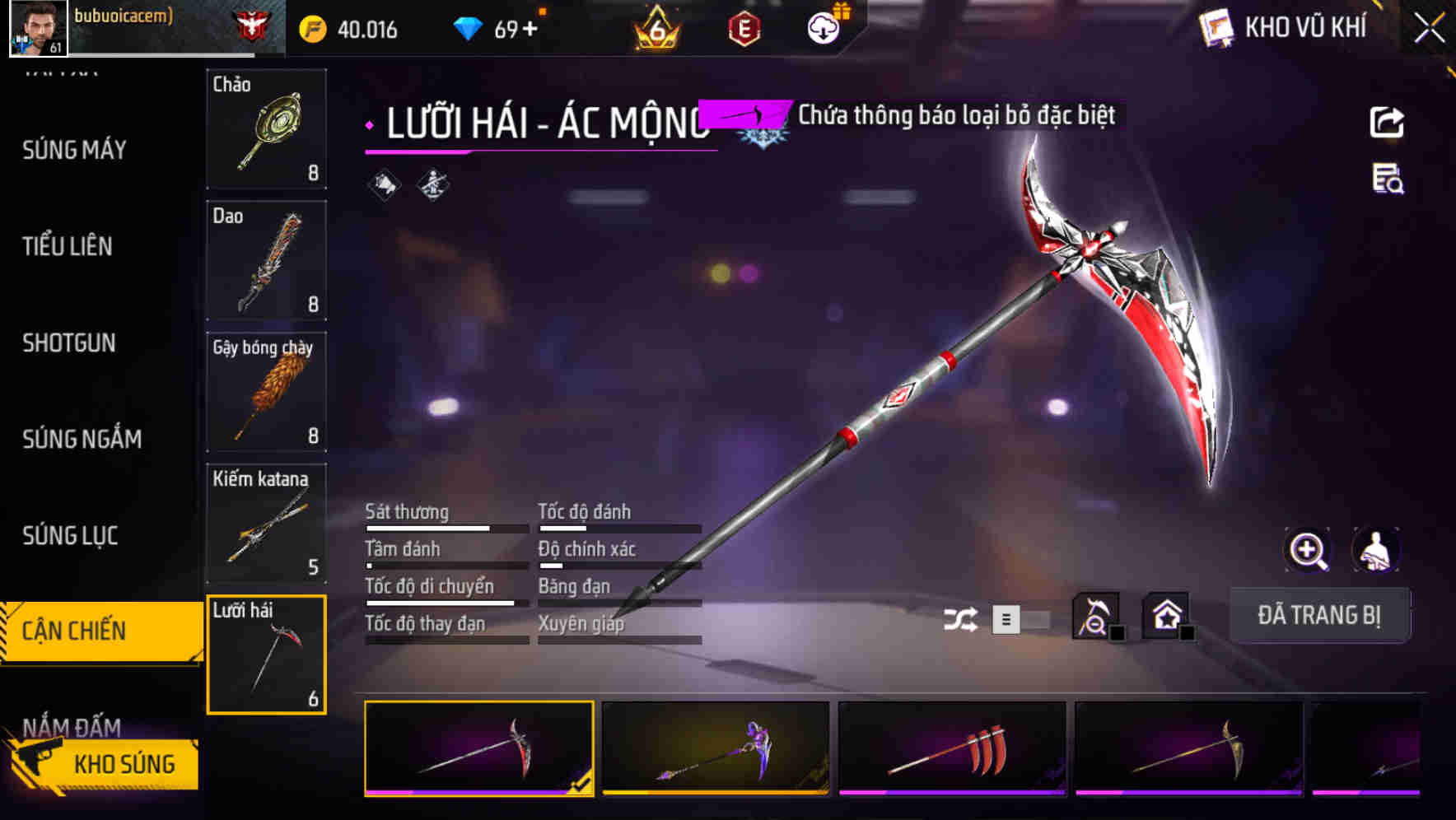Select the purple scythe skin thumbnail at bottom
1456x820 pixels.
click(714, 749)
